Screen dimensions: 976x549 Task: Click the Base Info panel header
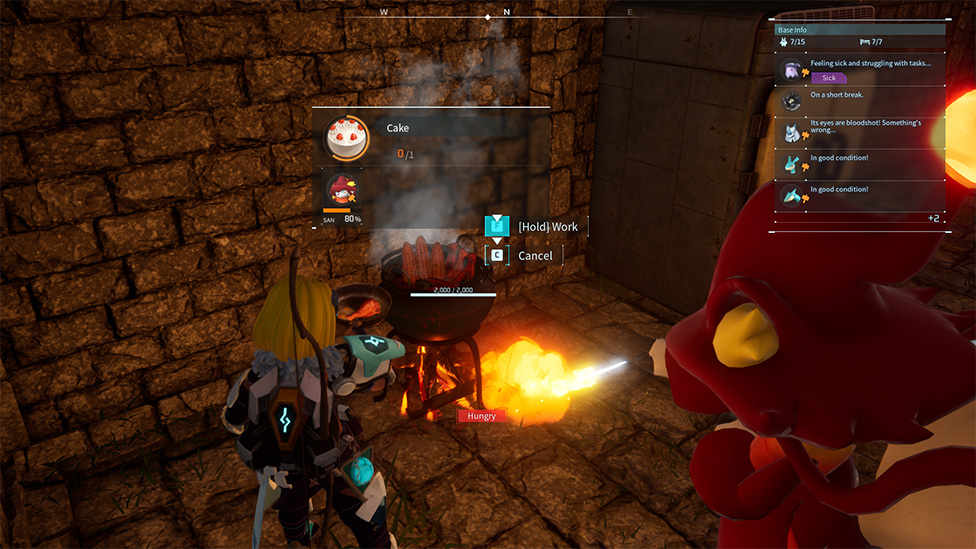860,30
